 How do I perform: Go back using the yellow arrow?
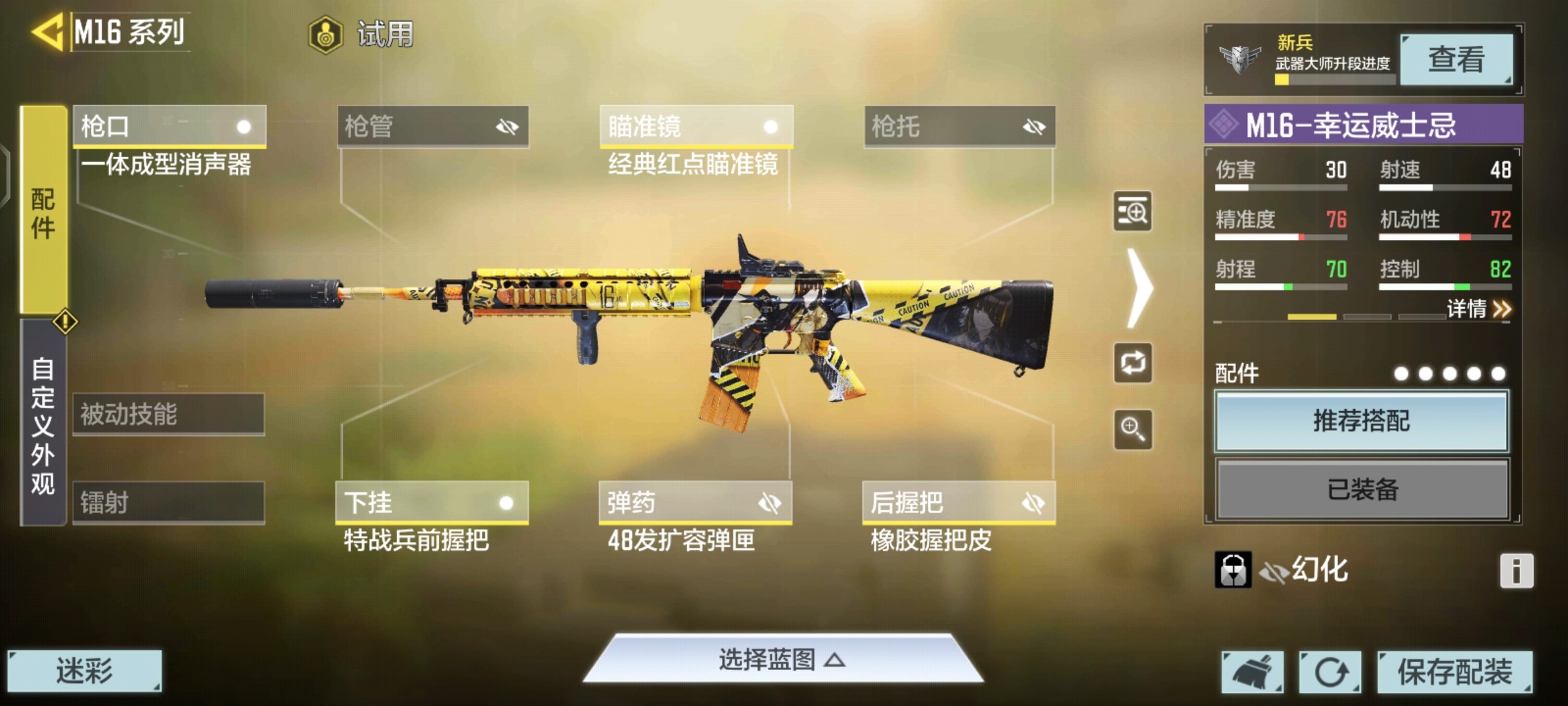point(47,31)
